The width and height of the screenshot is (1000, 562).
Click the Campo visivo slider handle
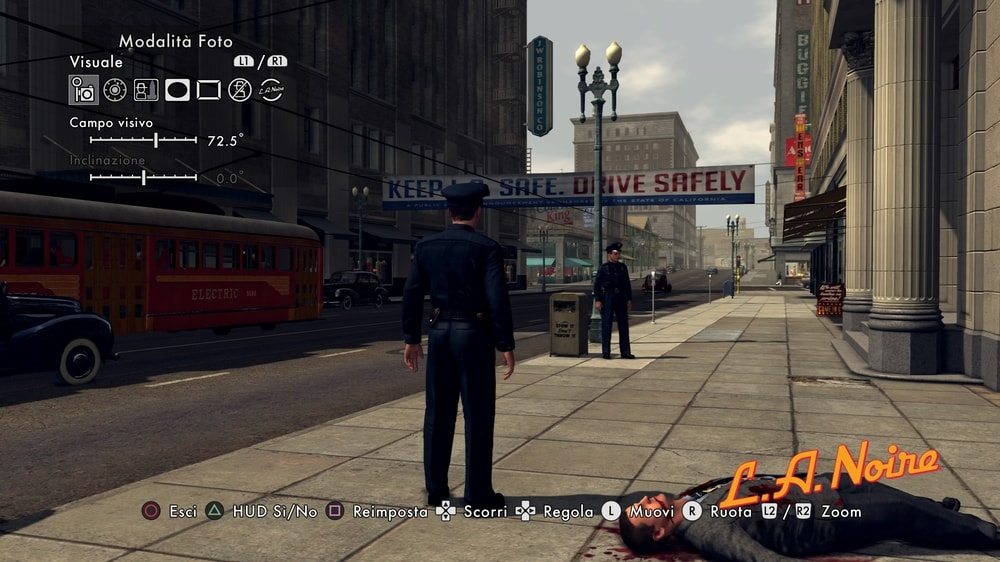pyautogui.click(x=156, y=141)
